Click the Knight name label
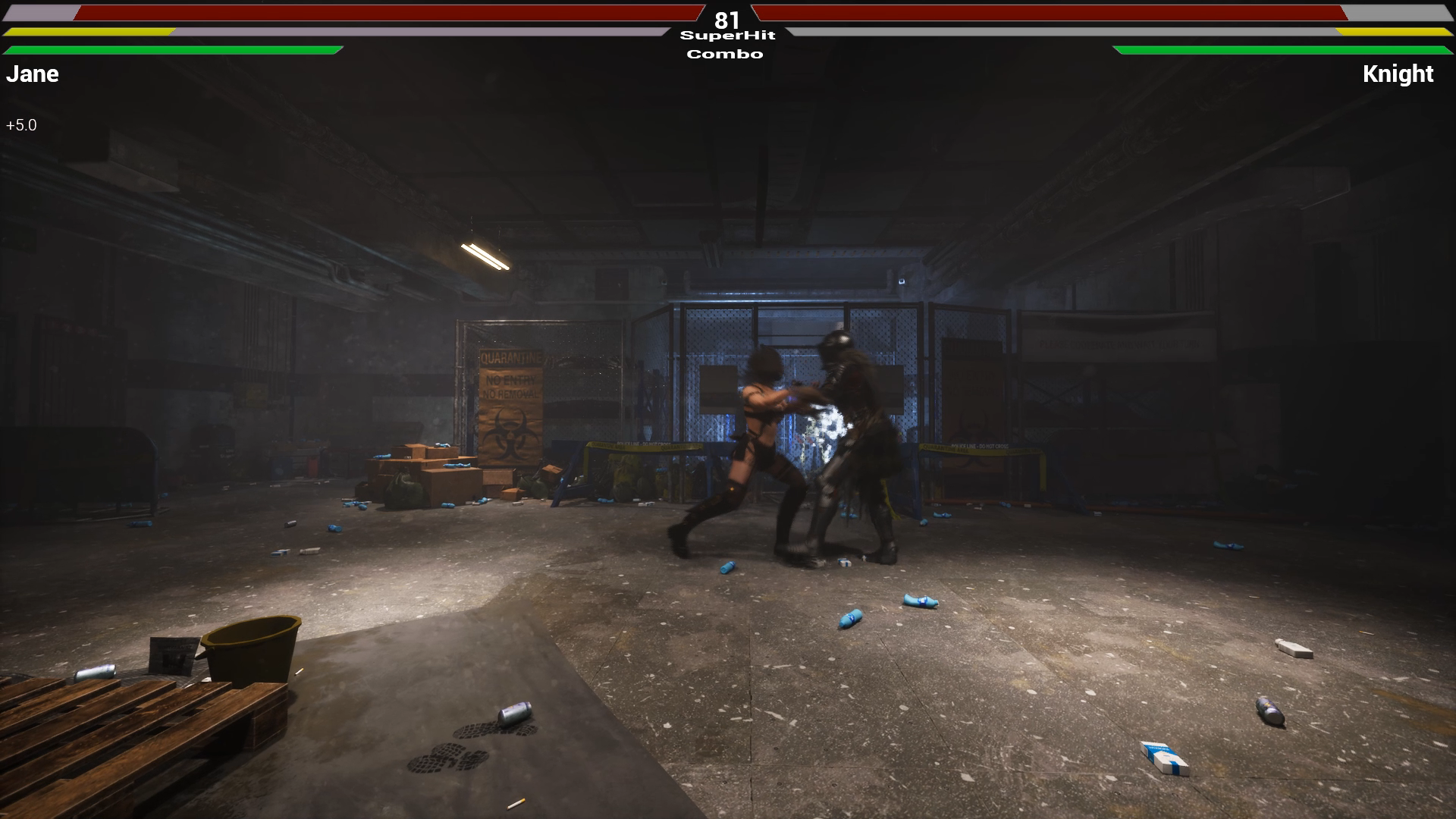 click(1398, 74)
